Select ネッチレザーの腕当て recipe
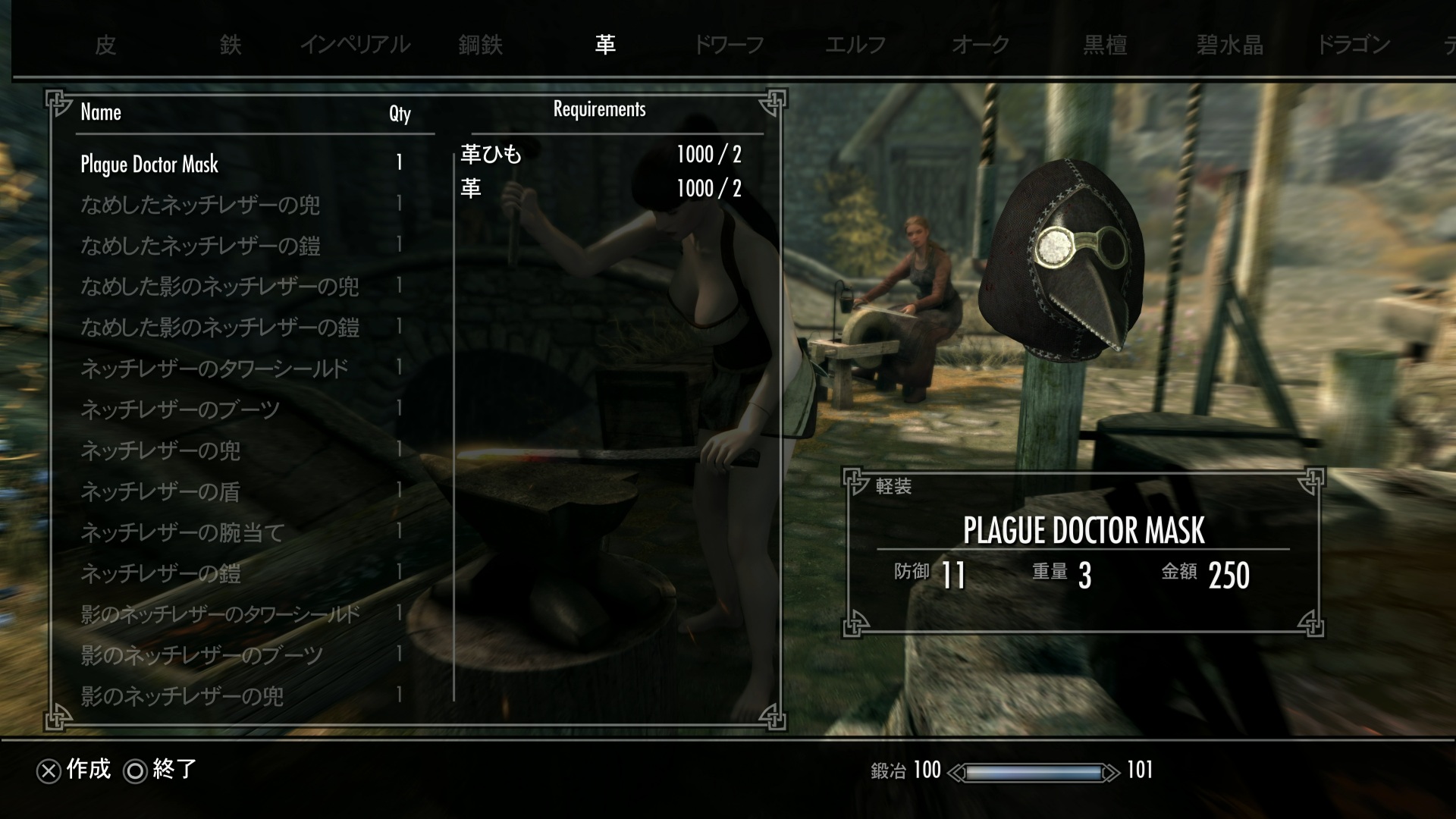Screen dimensions: 1456x819 tap(182, 532)
